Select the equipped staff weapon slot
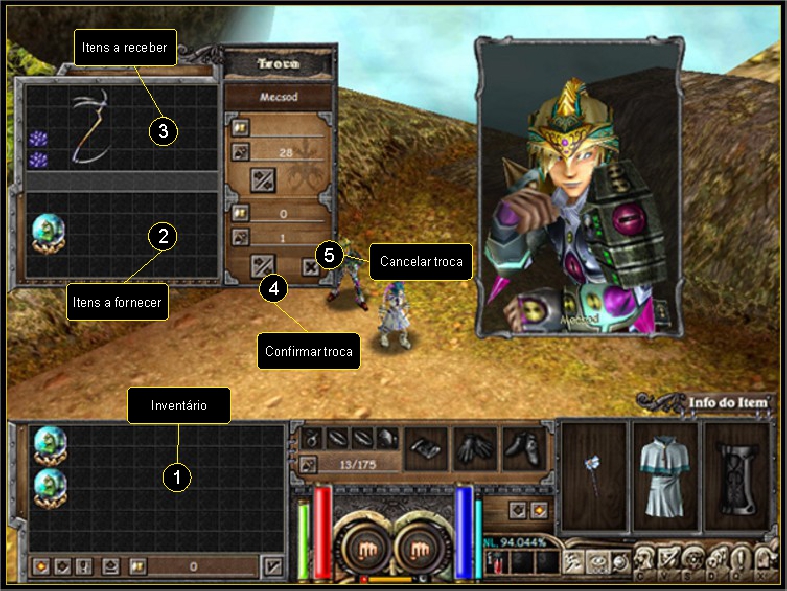Viewport: 787px width, 591px height. click(x=594, y=476)
